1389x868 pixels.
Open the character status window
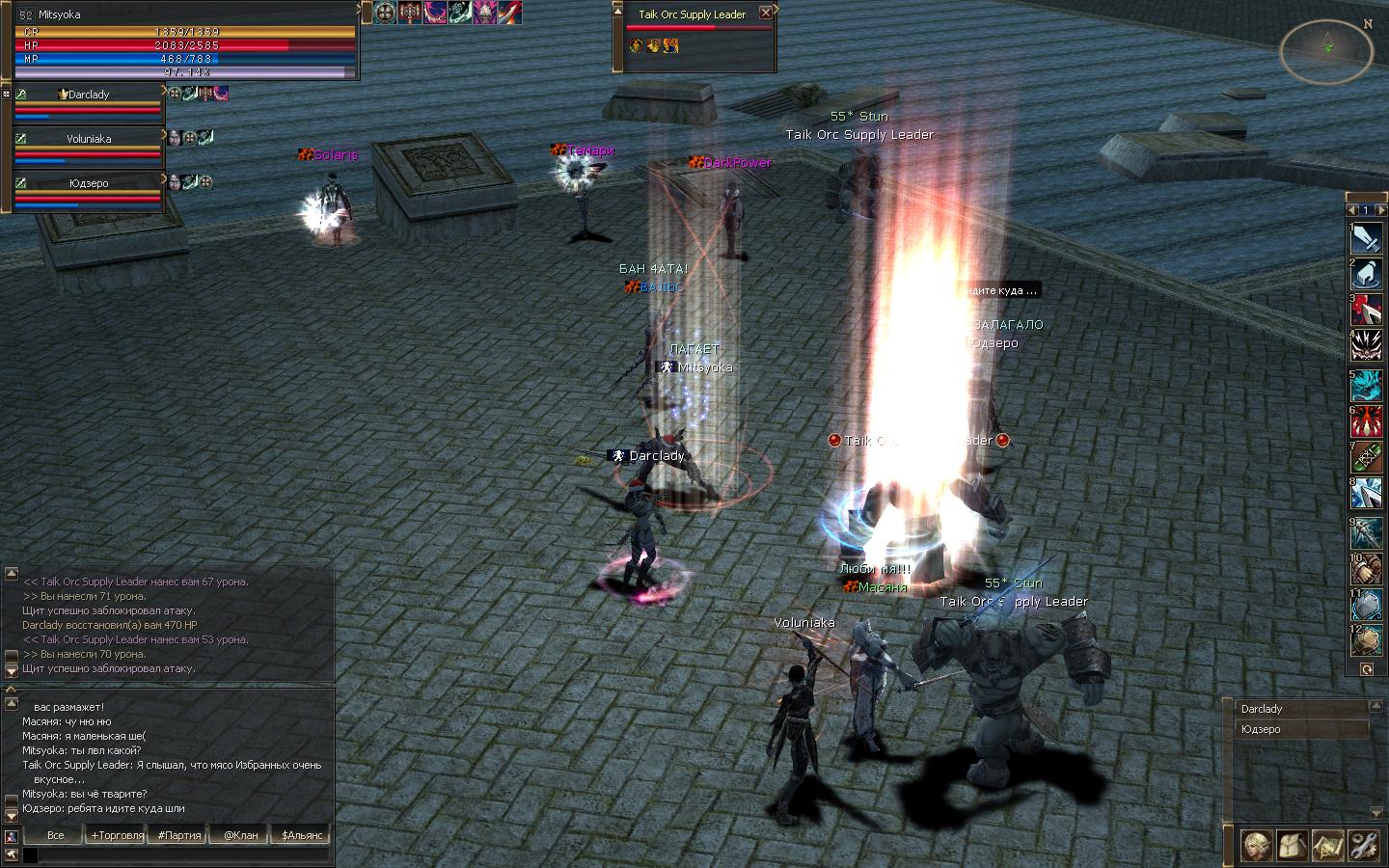1255,846
